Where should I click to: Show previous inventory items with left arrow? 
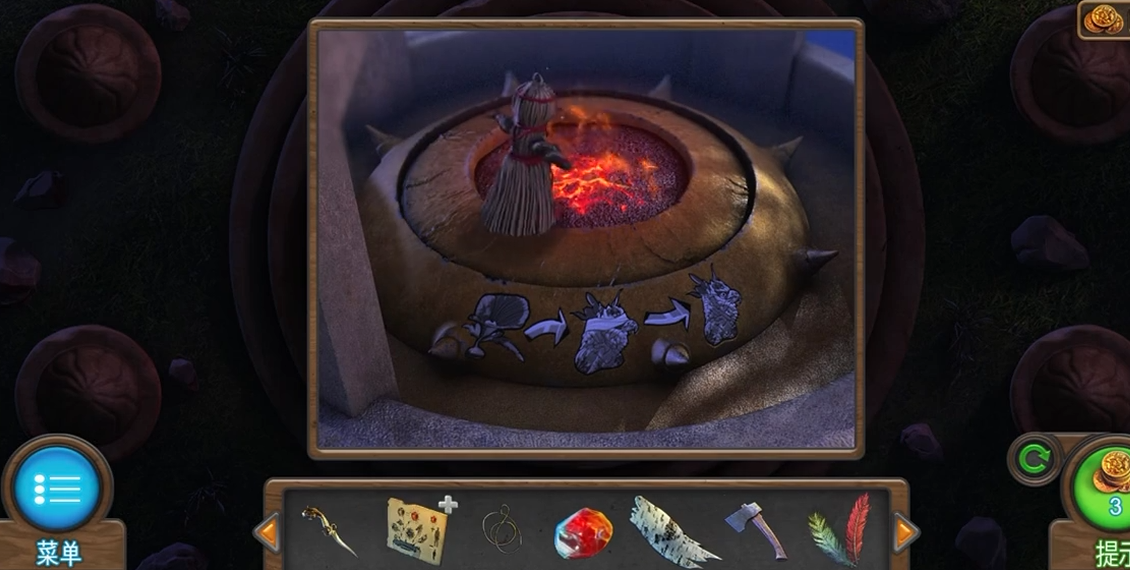tap(267, 532)
